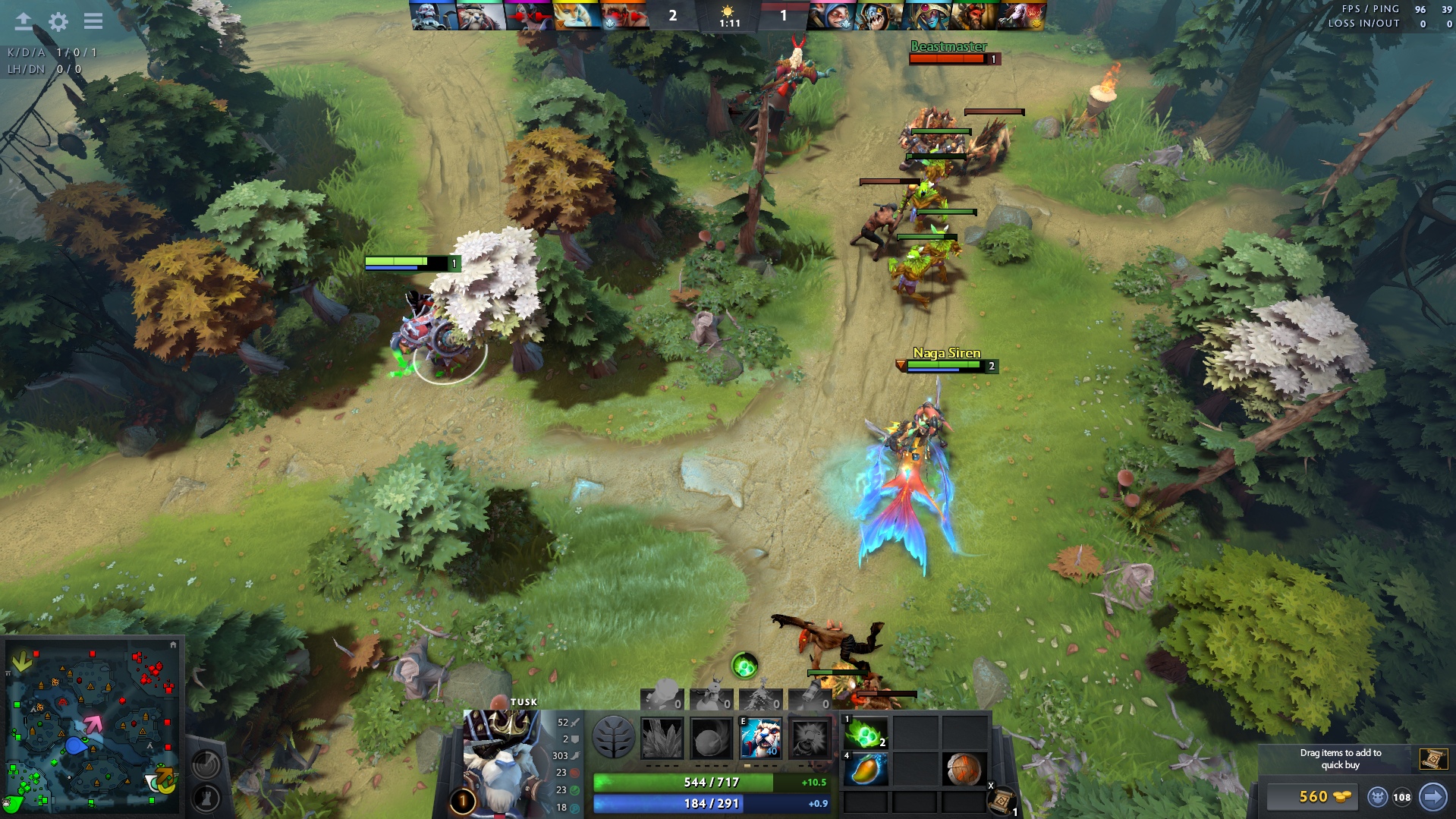Activate the Tag Team ability
This screenshot has width=1456, height=819.
(760, 739)
